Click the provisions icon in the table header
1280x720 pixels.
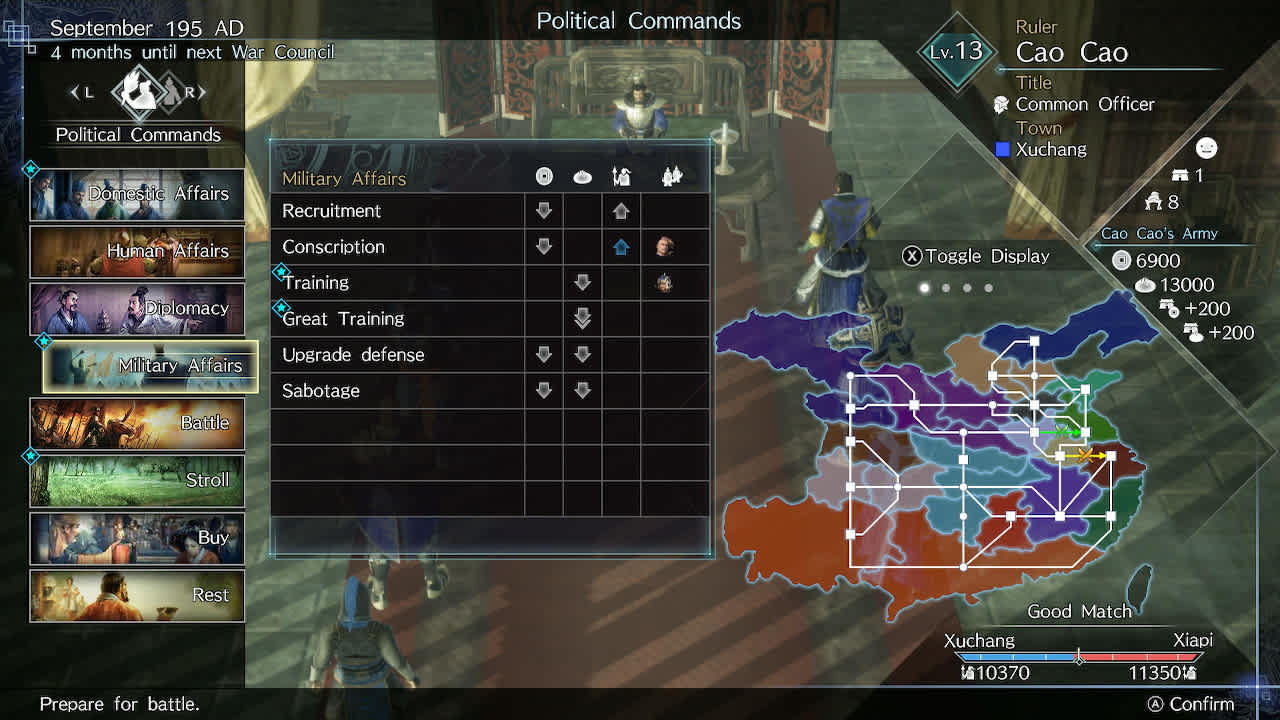[583, 176]
